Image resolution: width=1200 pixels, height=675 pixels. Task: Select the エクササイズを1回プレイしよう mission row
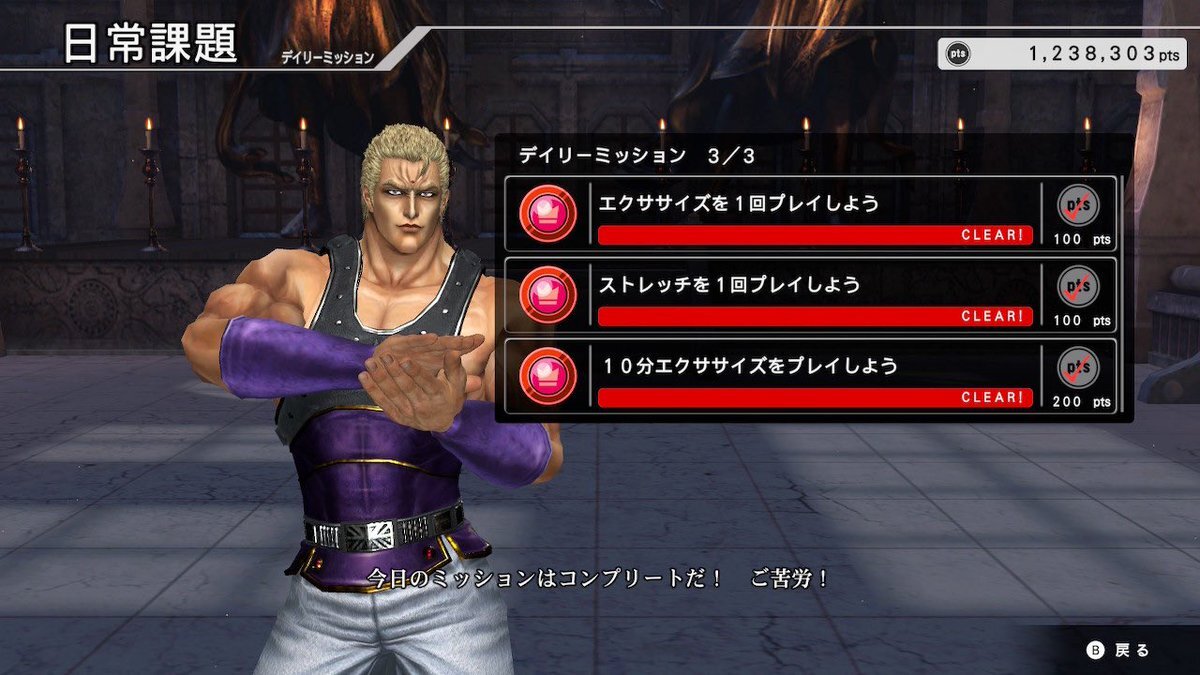pos(810,214)
